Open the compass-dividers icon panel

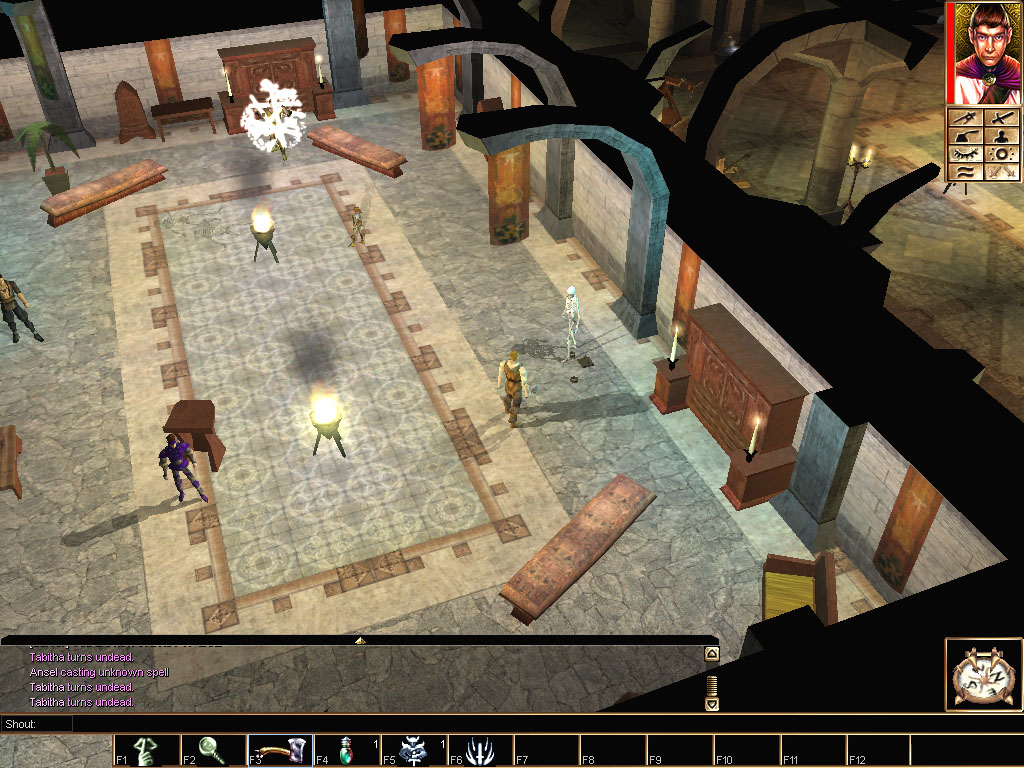click(x=963, y=119)
